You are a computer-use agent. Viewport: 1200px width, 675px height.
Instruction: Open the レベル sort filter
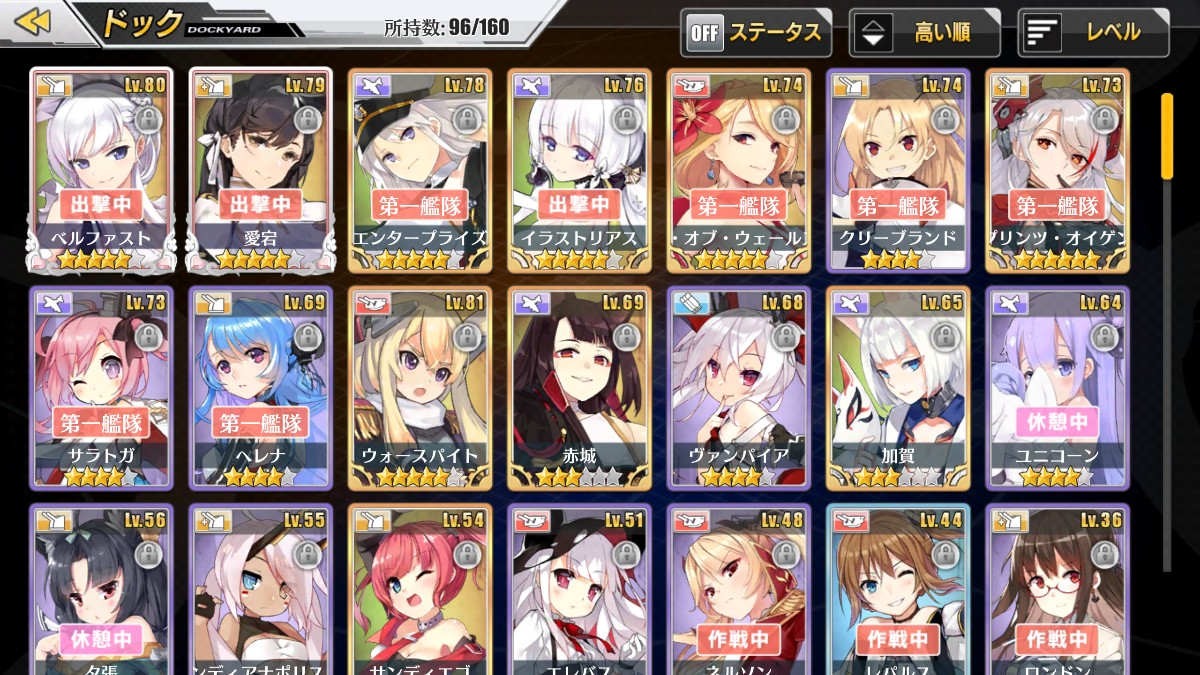[1093, 33]
